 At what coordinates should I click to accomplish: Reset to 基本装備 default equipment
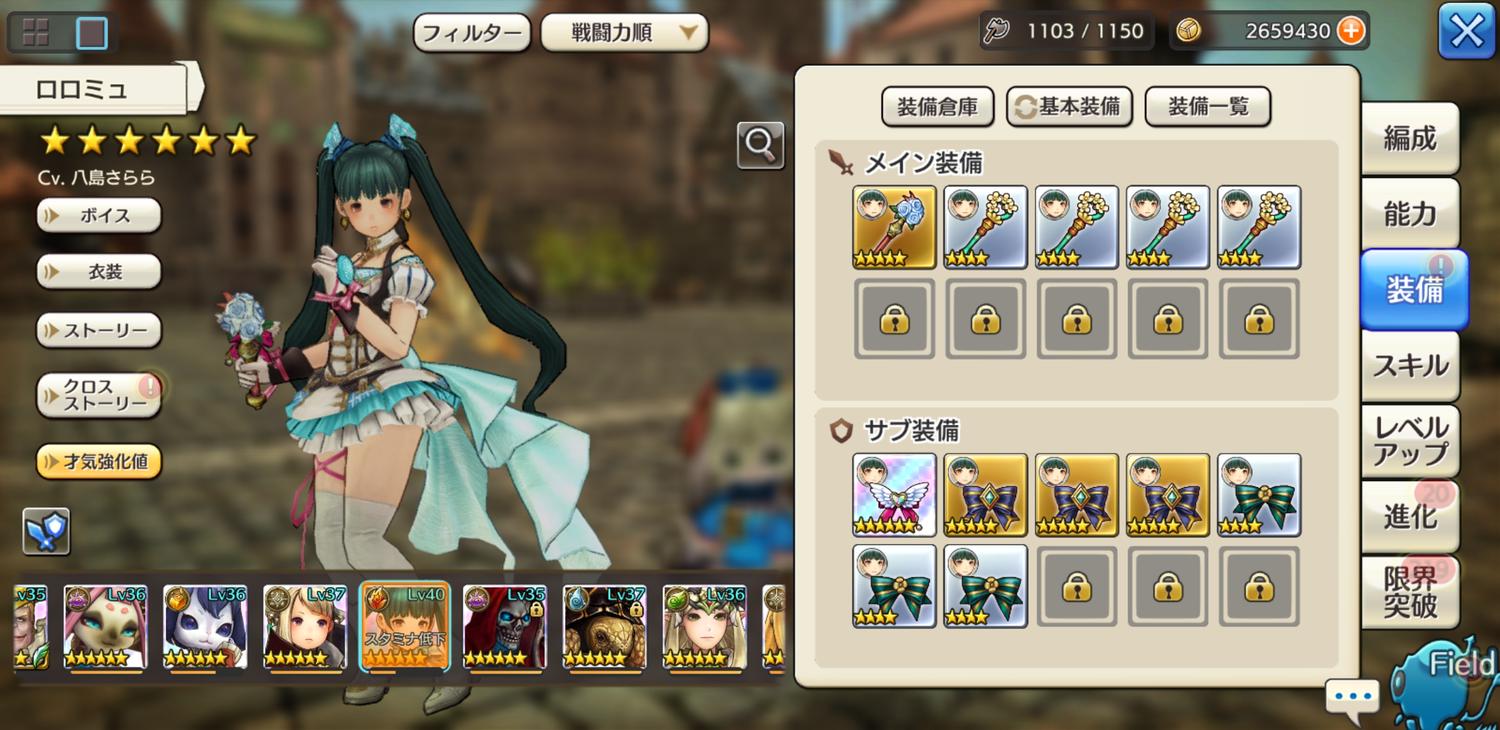pos(1069,107)
